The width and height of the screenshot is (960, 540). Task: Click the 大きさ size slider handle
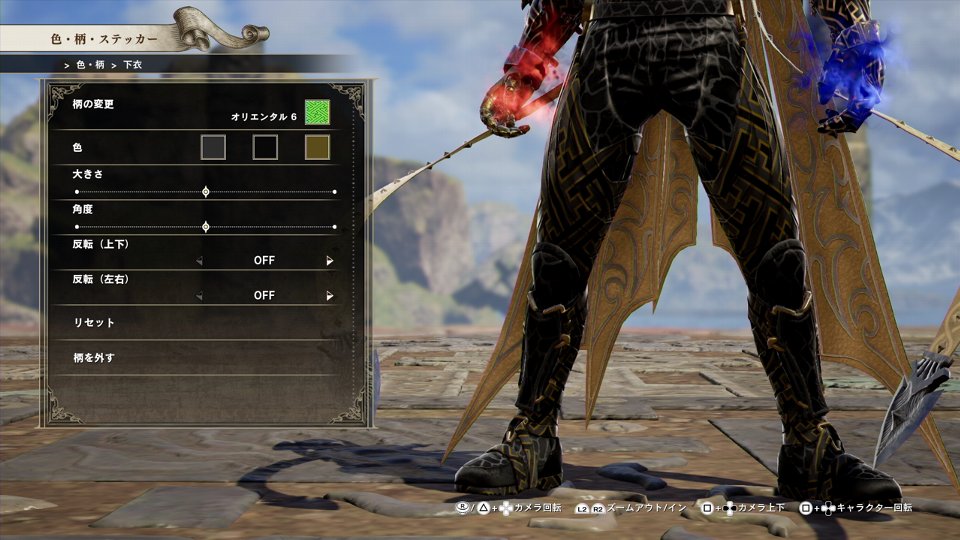[x=206, y=191]
